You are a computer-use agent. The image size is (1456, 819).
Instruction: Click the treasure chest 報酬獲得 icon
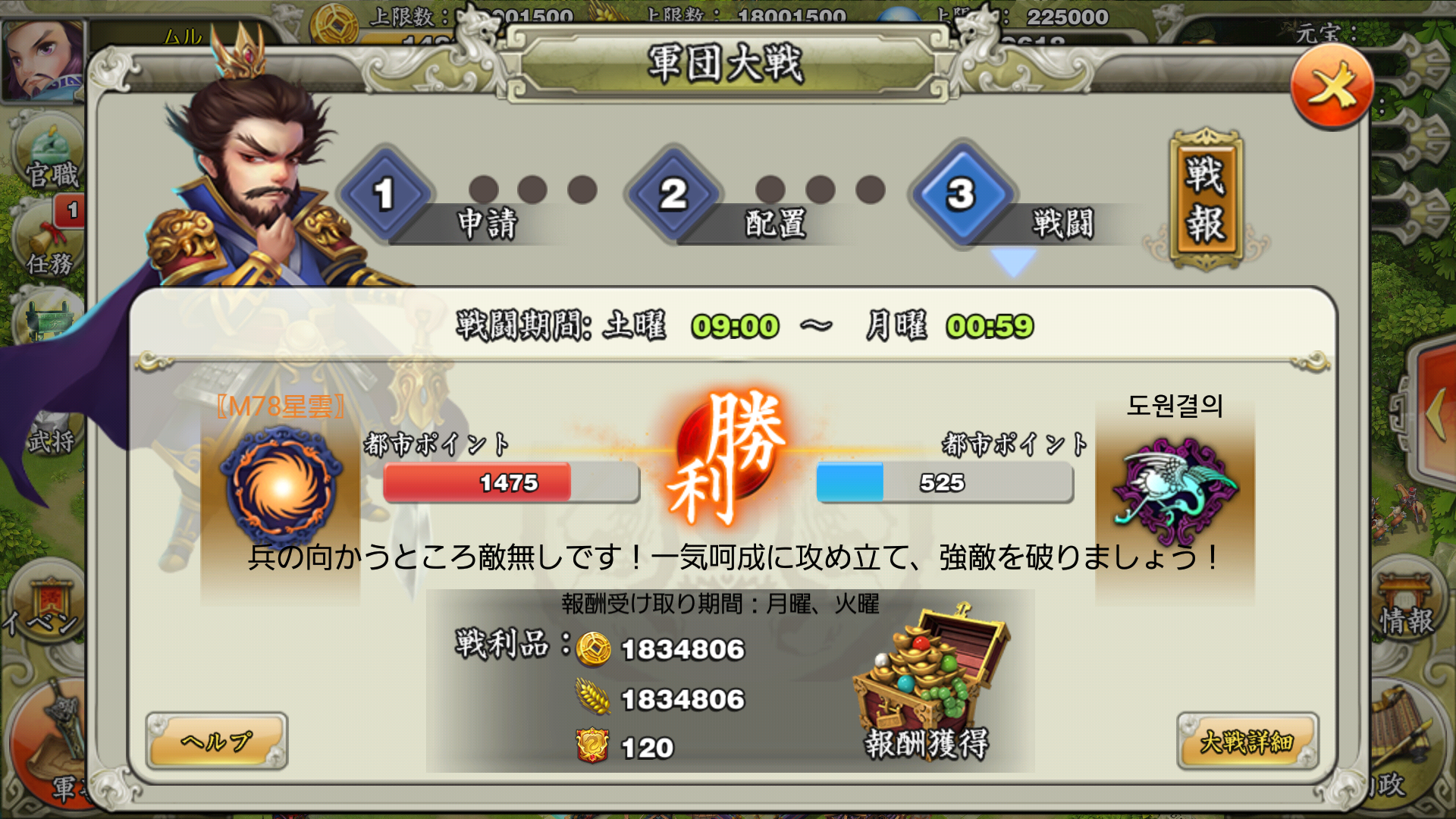coord(929,675)
